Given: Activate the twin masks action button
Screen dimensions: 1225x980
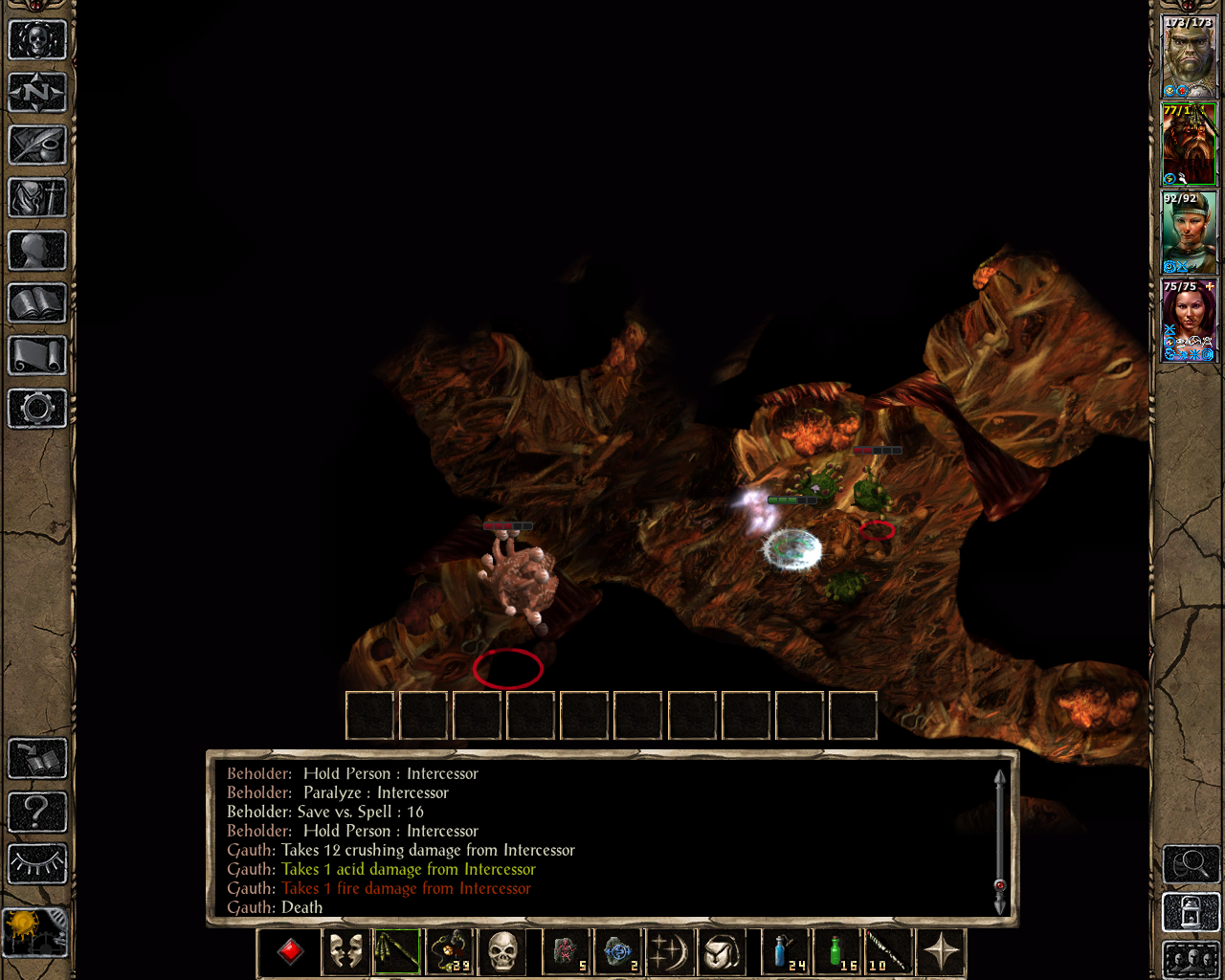Looking at the screenshot, I should pyautogui.click(x=345, y=952).
